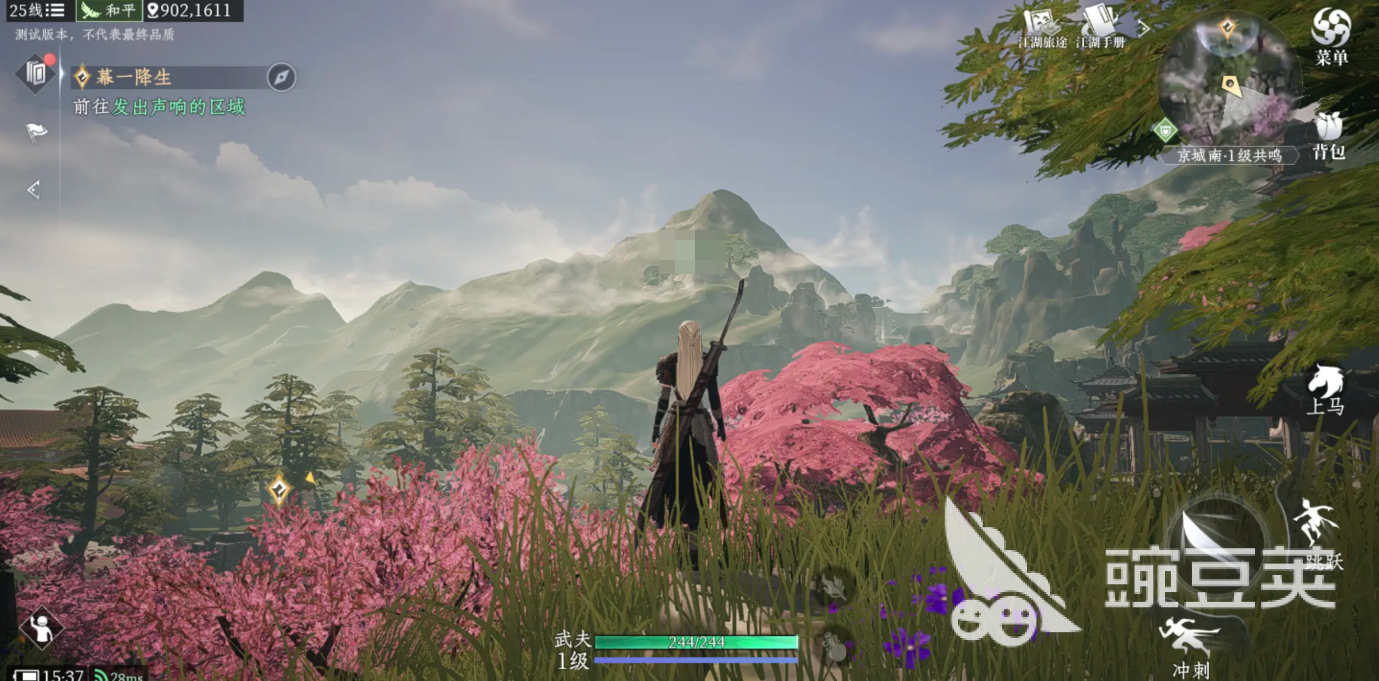Open the 江湖旅途 journey panel
The image size is (1379, 681).
tap(1042, 27)
